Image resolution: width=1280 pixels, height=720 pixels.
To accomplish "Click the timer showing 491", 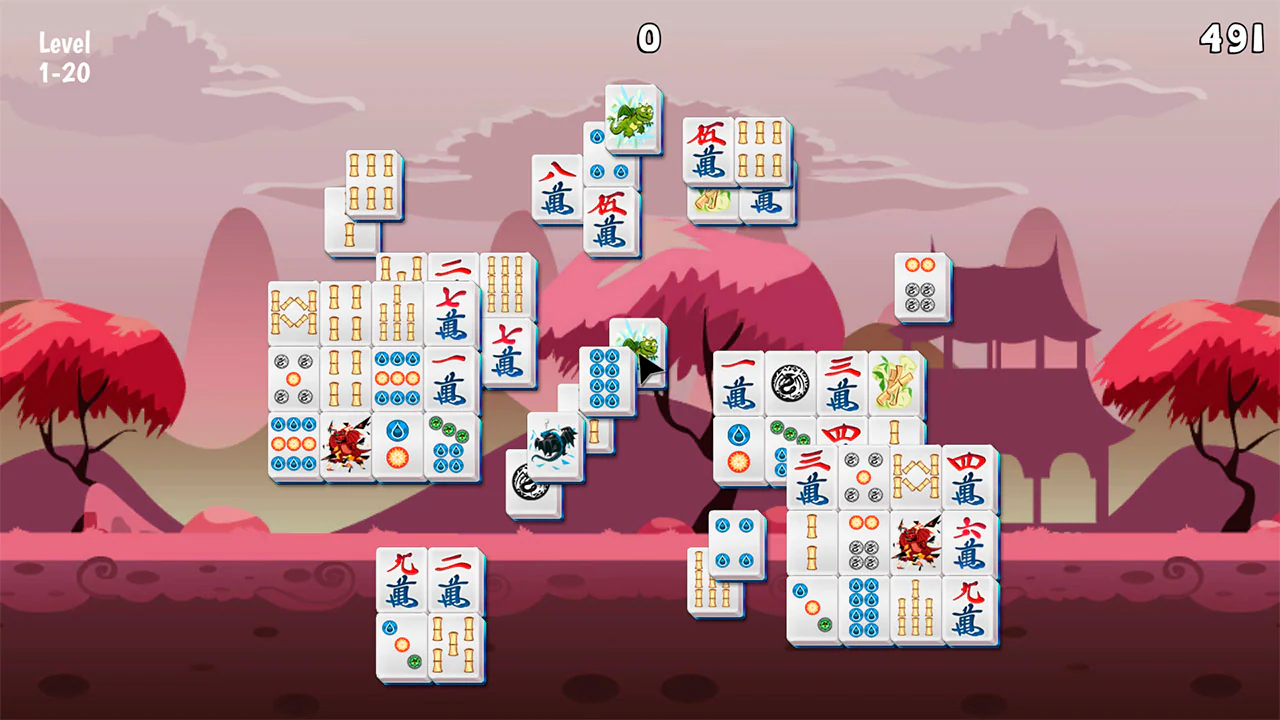I will tap(1231, 40).
